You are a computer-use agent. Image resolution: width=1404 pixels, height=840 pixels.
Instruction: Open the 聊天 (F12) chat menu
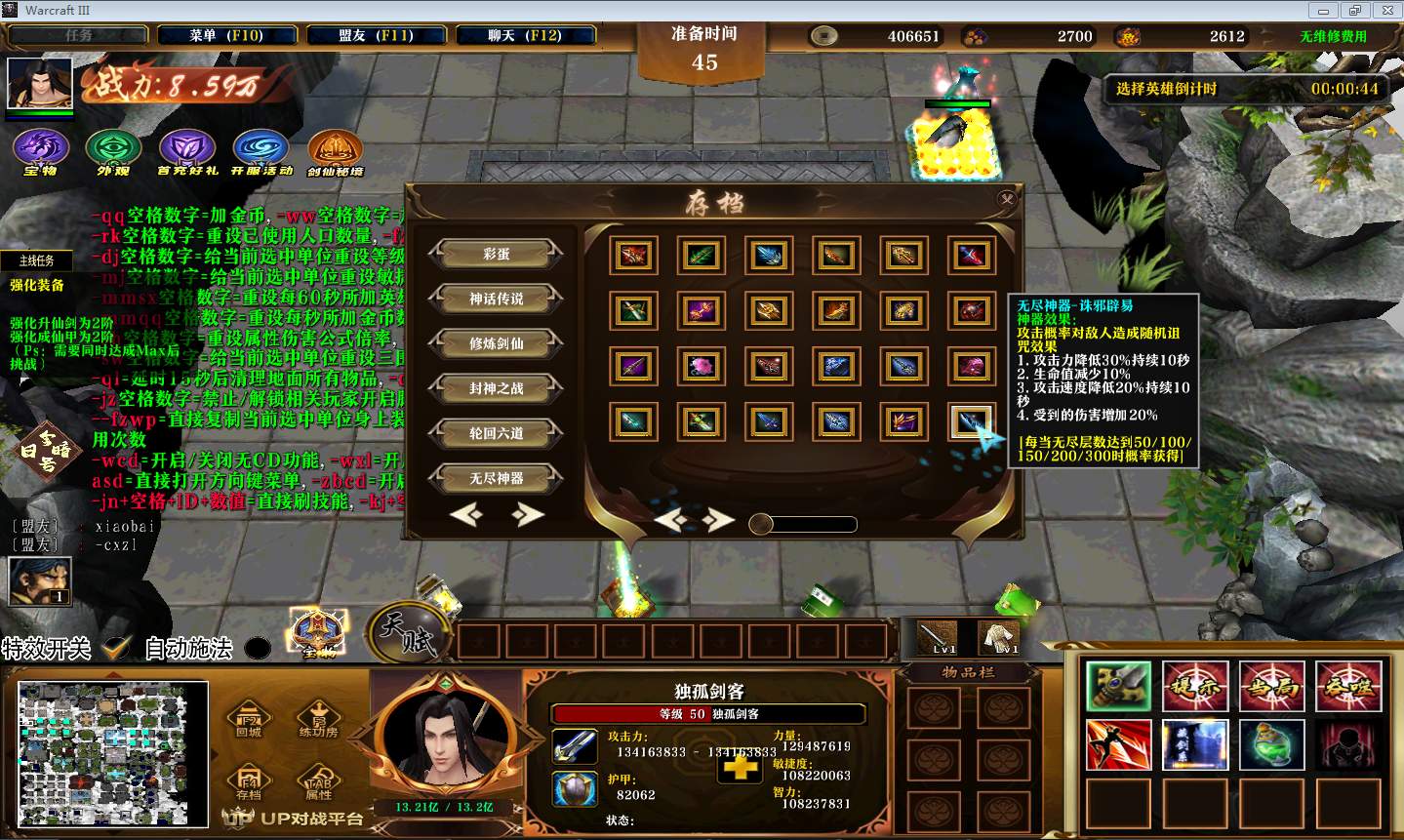tap(525, 35)
